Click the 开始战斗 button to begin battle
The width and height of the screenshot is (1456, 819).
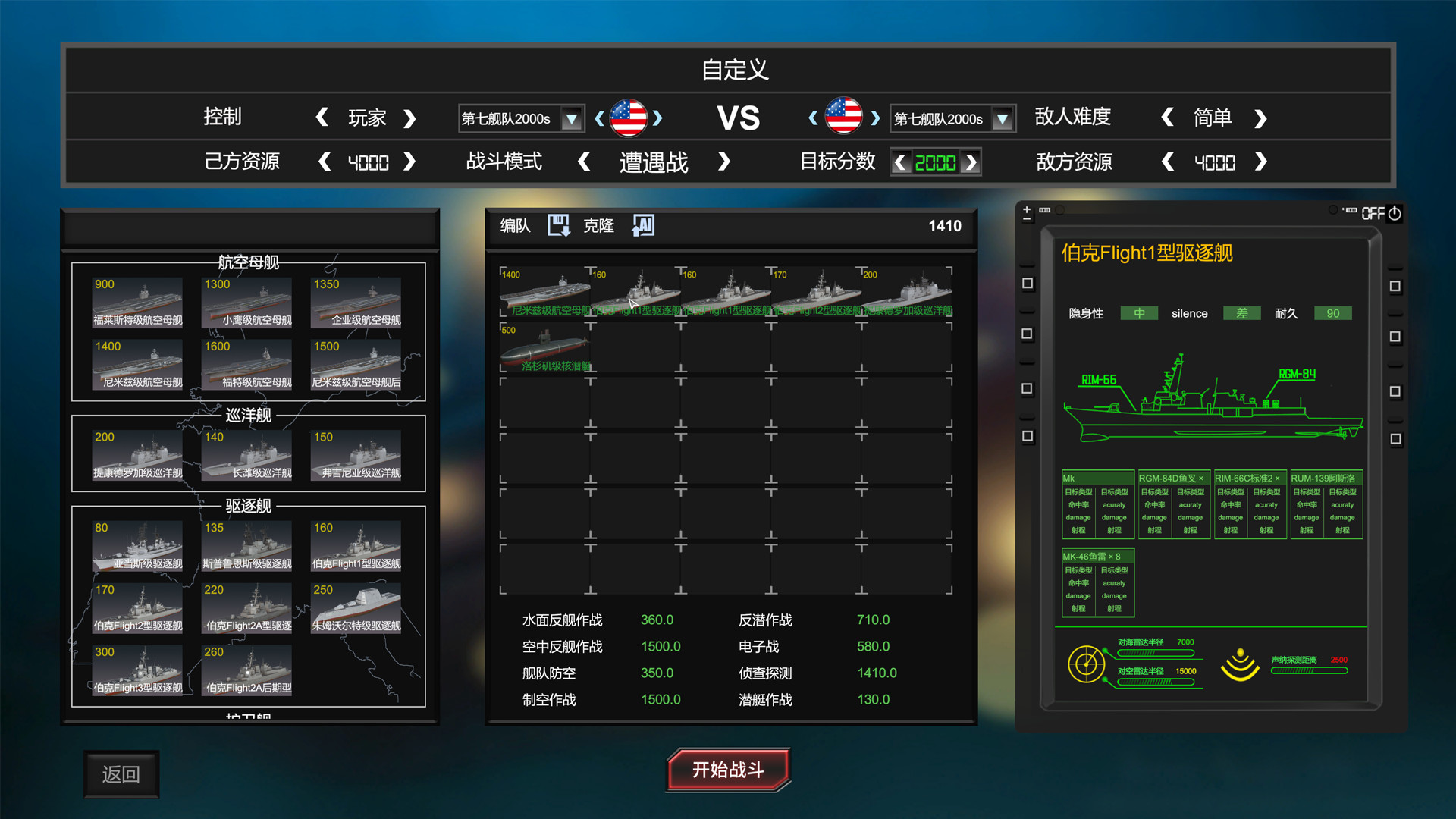point(727,770)
